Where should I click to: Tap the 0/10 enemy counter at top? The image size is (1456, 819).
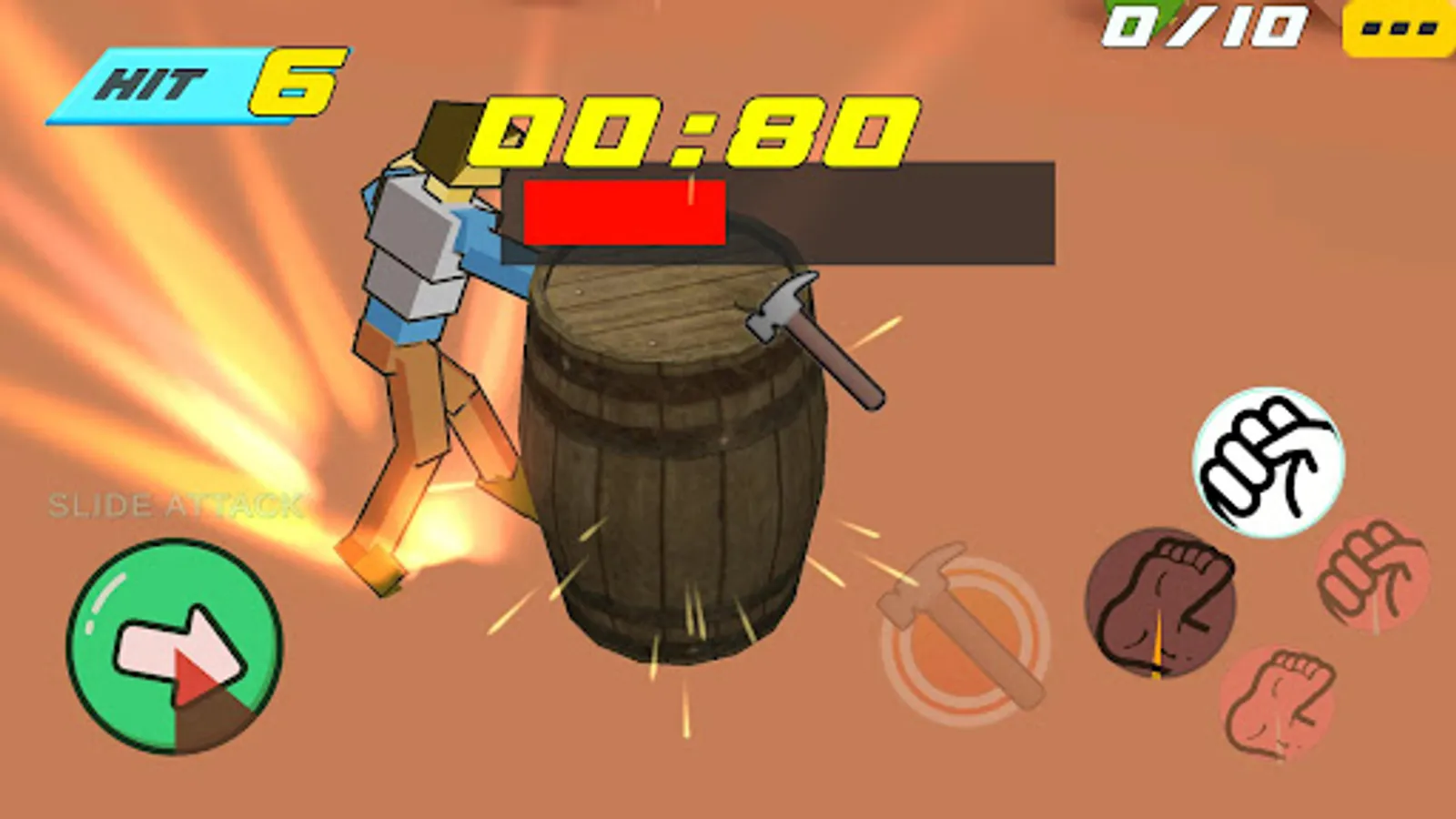click(x=1201, y=27)
